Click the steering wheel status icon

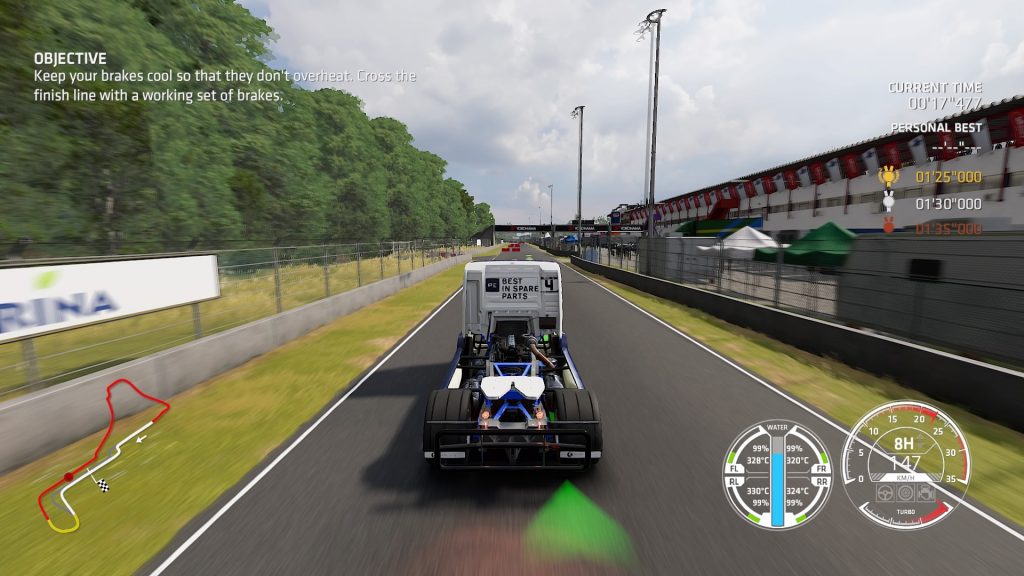(x=884, y=492)
